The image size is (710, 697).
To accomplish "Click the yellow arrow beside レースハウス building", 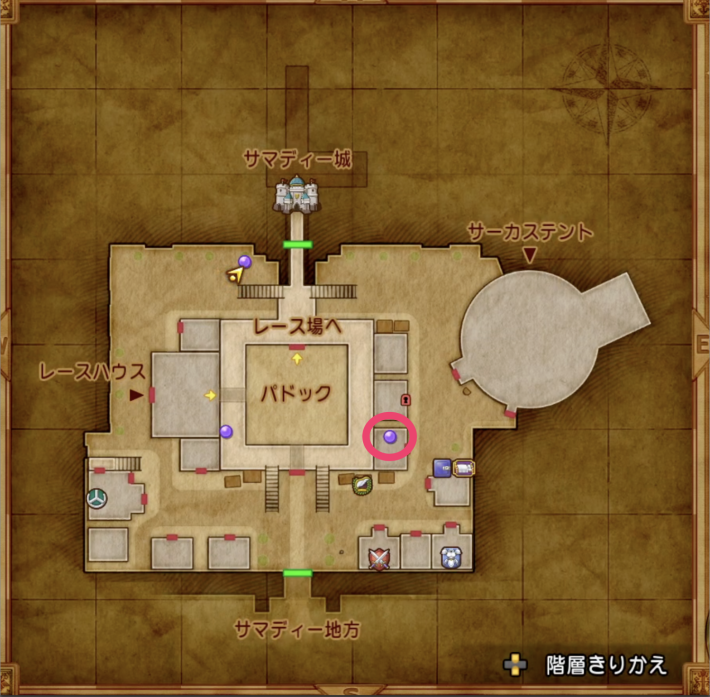I will point(210,395).
